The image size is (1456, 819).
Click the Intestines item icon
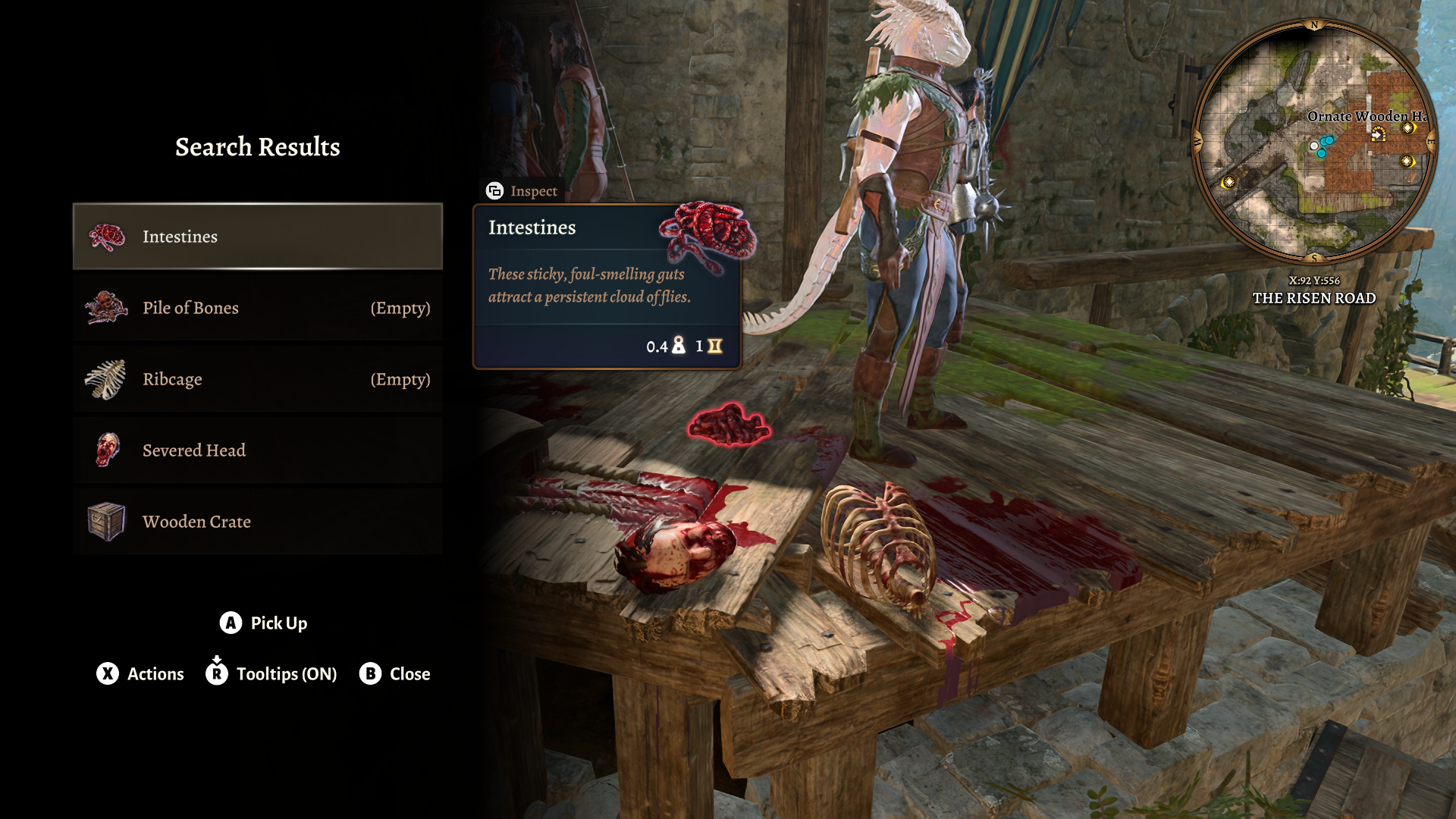[107, 236]
